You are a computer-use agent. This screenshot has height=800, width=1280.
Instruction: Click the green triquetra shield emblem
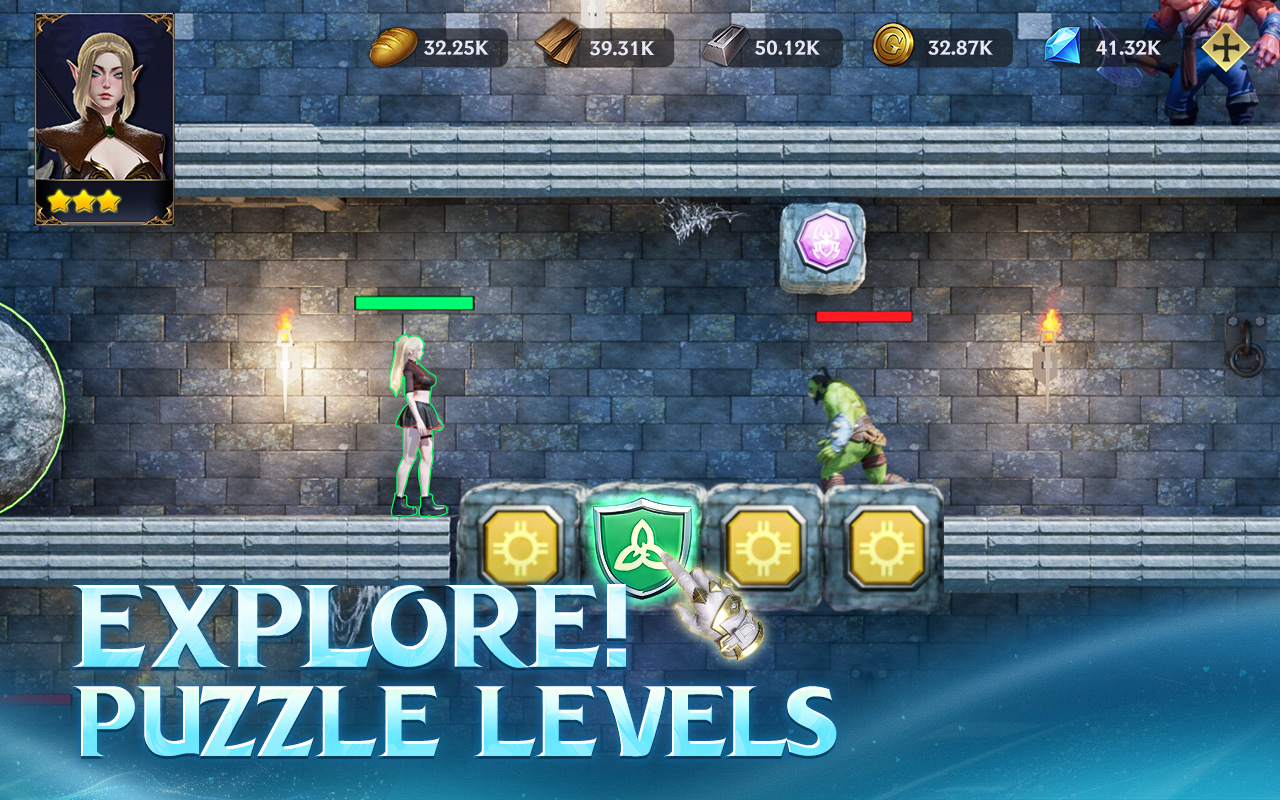point(640,548)
